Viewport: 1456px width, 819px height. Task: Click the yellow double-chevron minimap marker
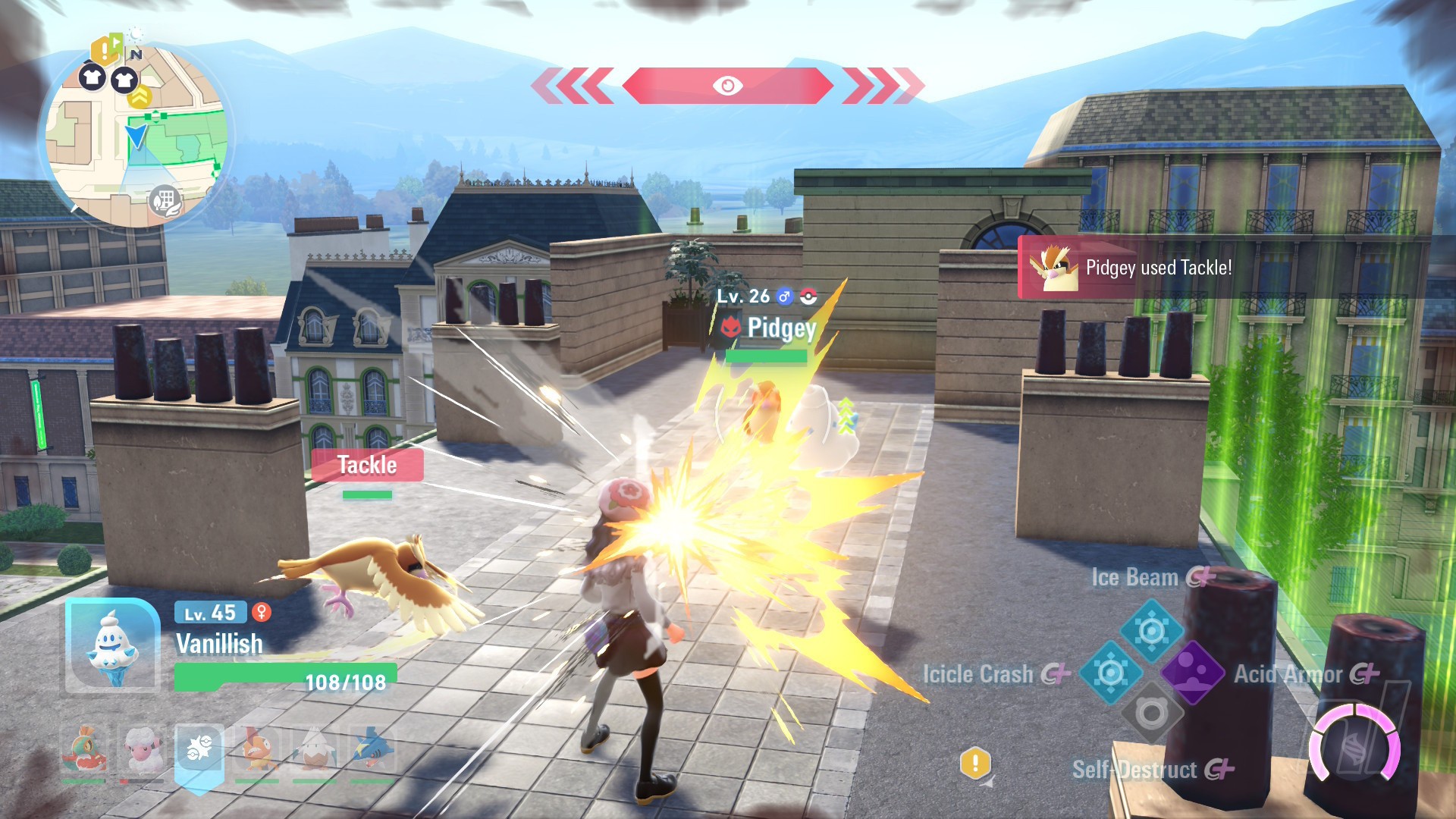click(140, 97)
